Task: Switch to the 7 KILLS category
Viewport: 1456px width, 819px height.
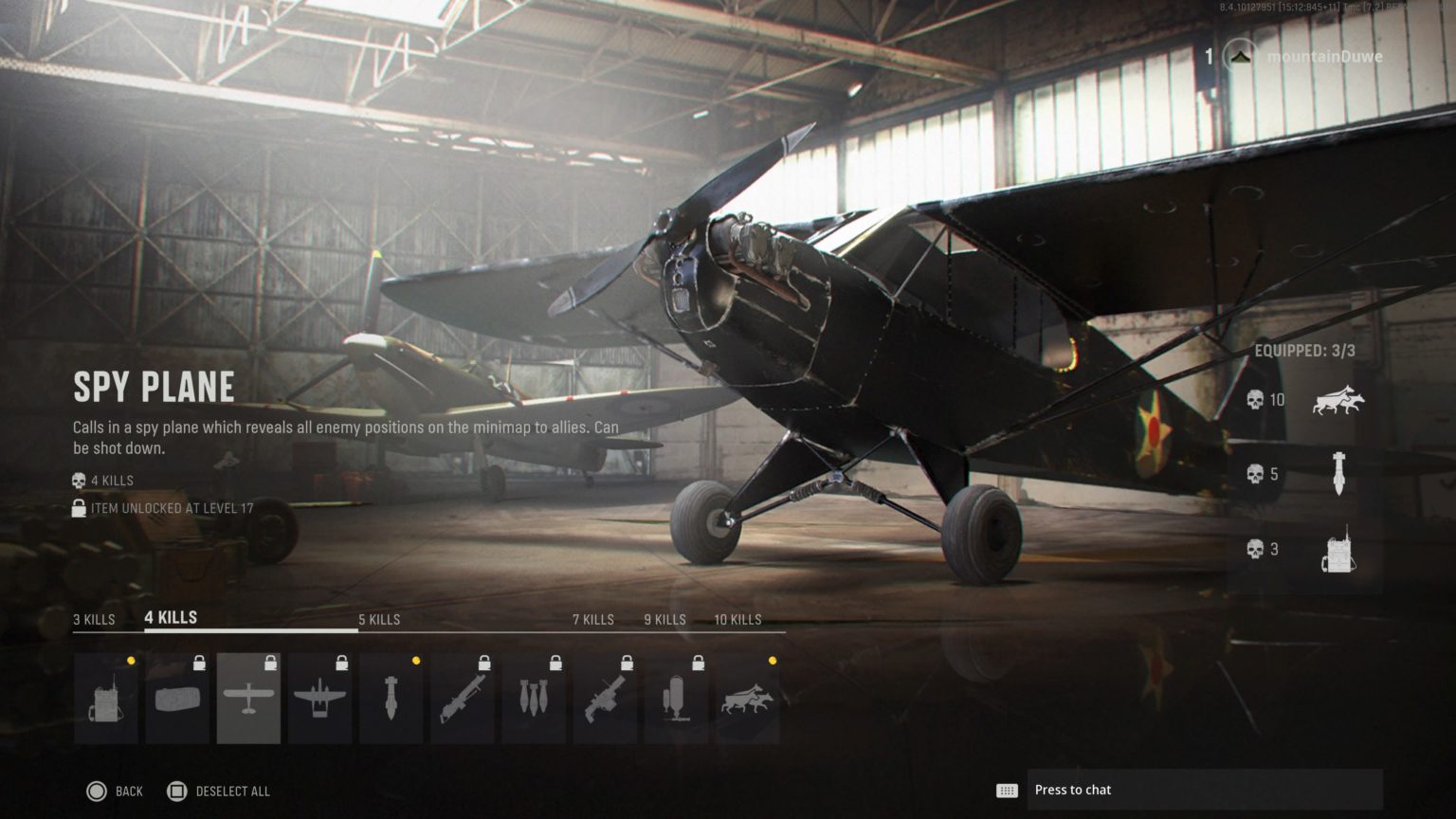Action: pyautogui.click(x=592, y=619)
